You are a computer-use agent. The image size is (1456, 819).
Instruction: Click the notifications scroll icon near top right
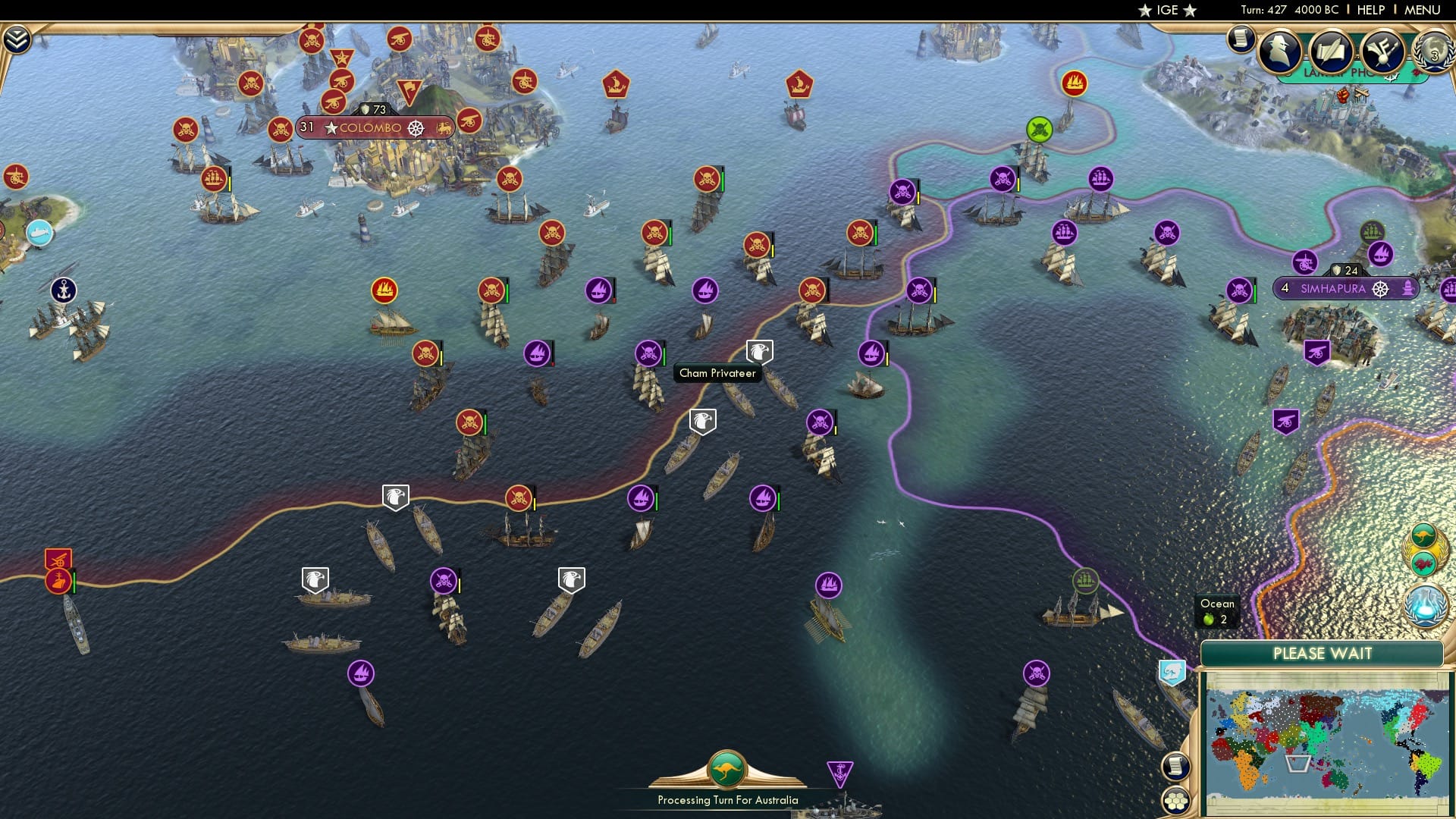click(x=1241, y=39)
